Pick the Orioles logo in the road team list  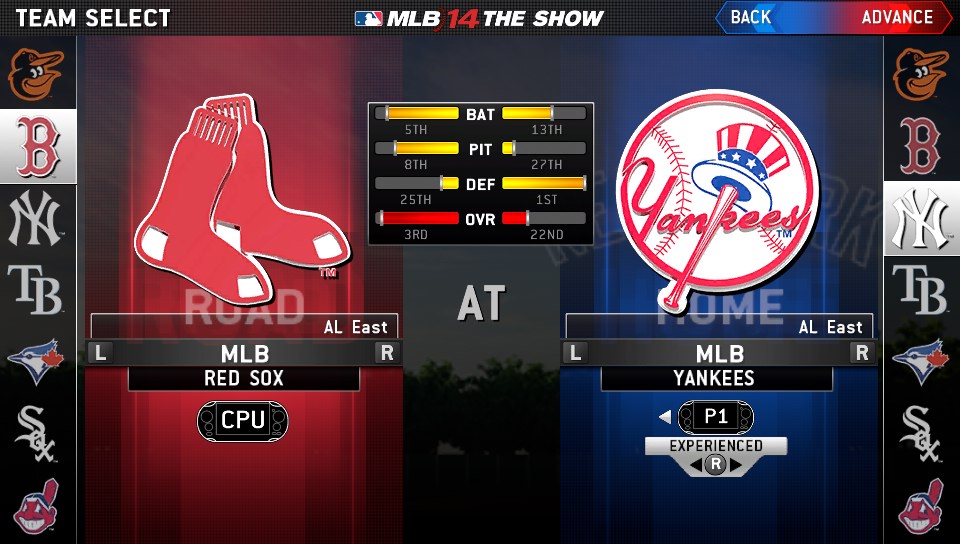[37, 73]
